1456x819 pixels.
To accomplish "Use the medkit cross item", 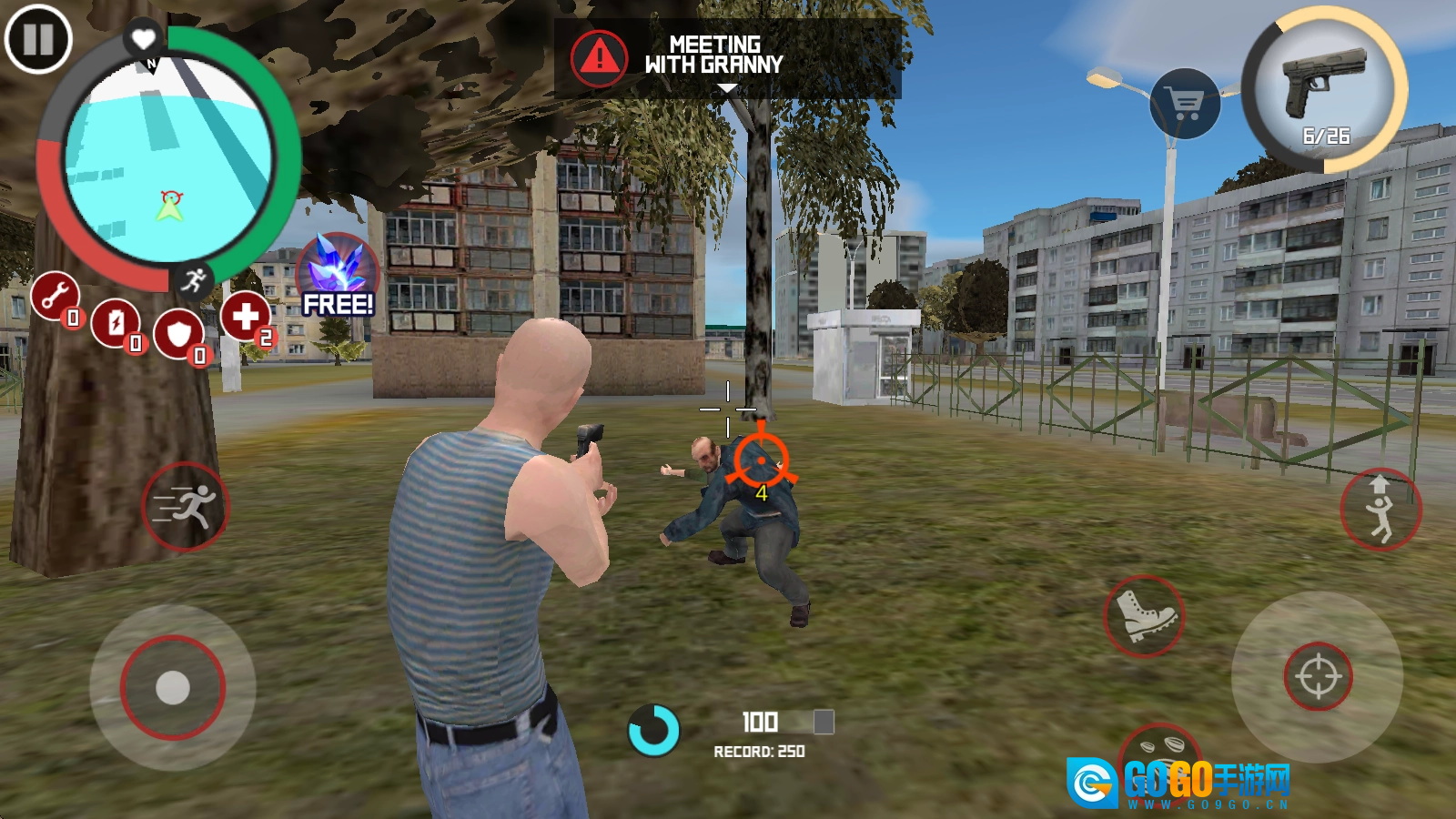I will click(x=245, y=317).
